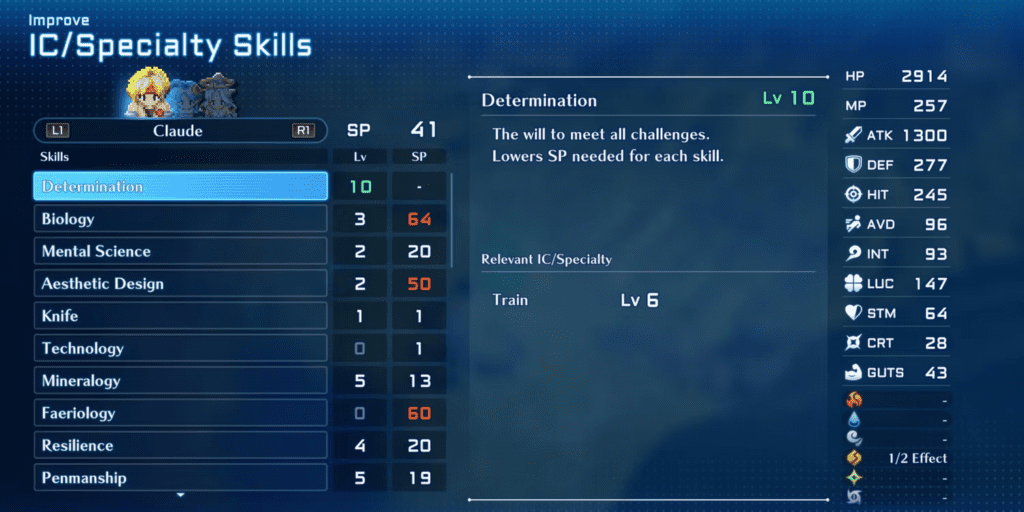Image resolution: width=1024 pixels, height=512 pixels.
Task: Select the Knife skill row
Action: 180,316
